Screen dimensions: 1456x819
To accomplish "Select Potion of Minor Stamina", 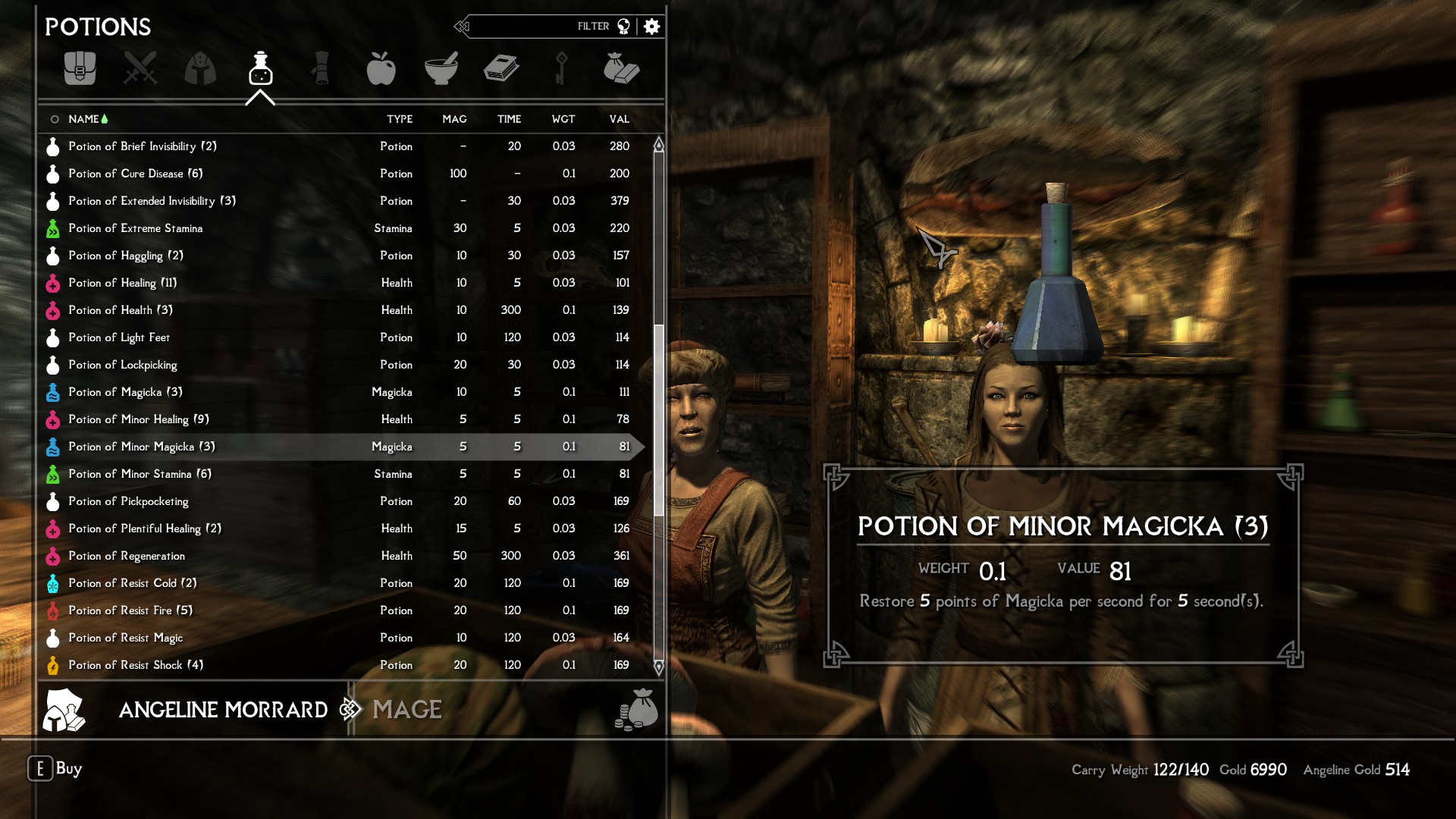I will tap(140, 474).
